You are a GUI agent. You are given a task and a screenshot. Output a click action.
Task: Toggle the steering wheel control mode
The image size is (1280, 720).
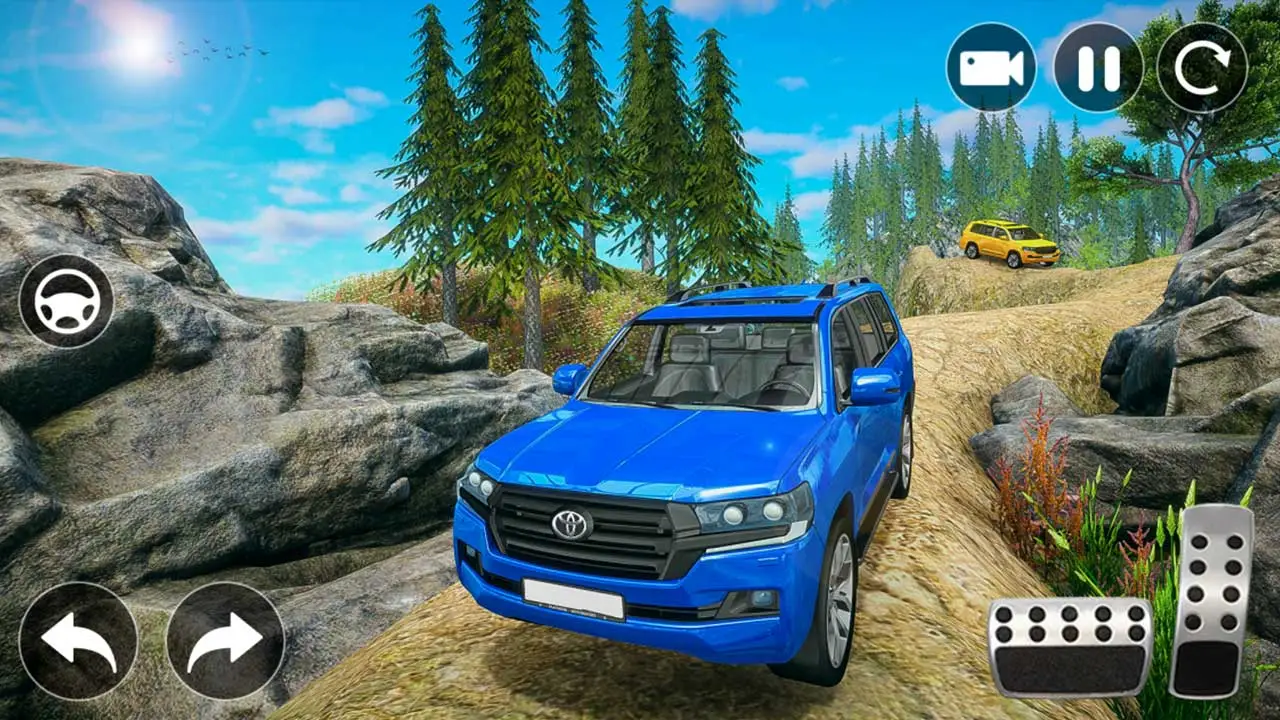pyautogui.click(x=66, y=301)
